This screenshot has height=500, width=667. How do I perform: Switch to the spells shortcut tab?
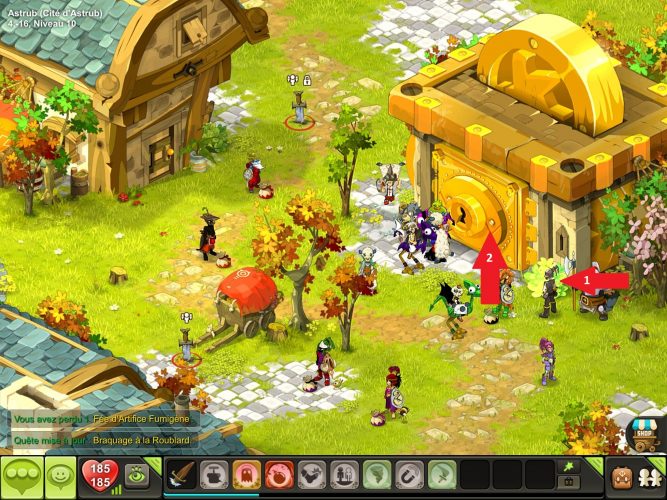point(570,466)
